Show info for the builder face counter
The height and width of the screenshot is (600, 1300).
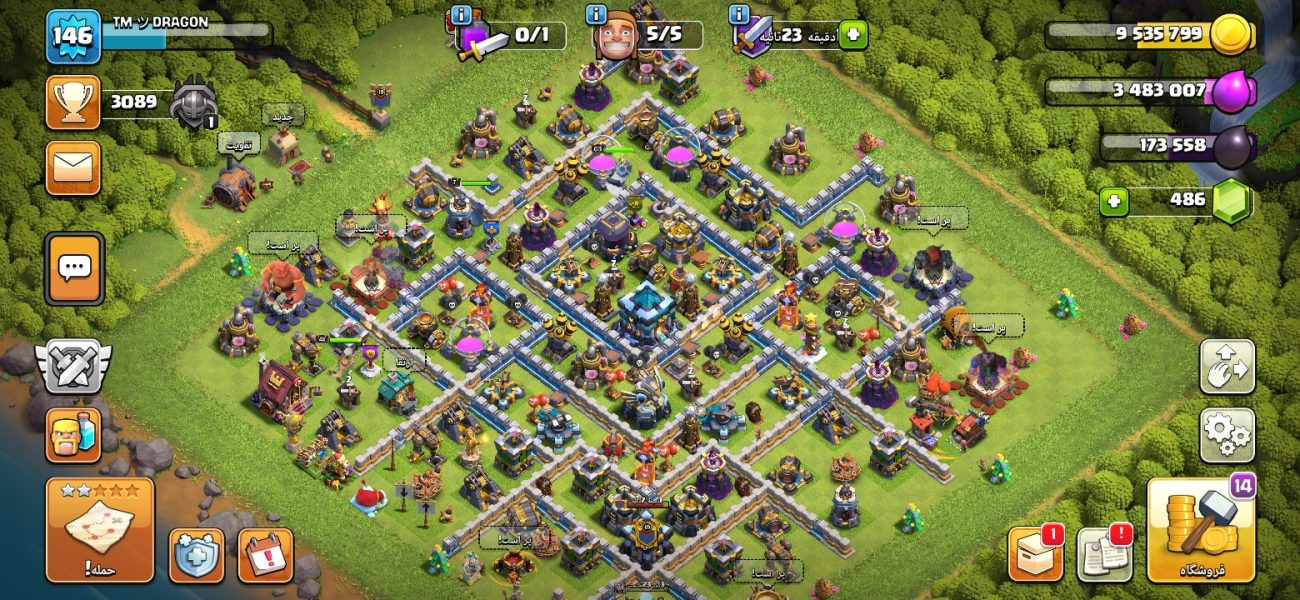tap(597, 14)
